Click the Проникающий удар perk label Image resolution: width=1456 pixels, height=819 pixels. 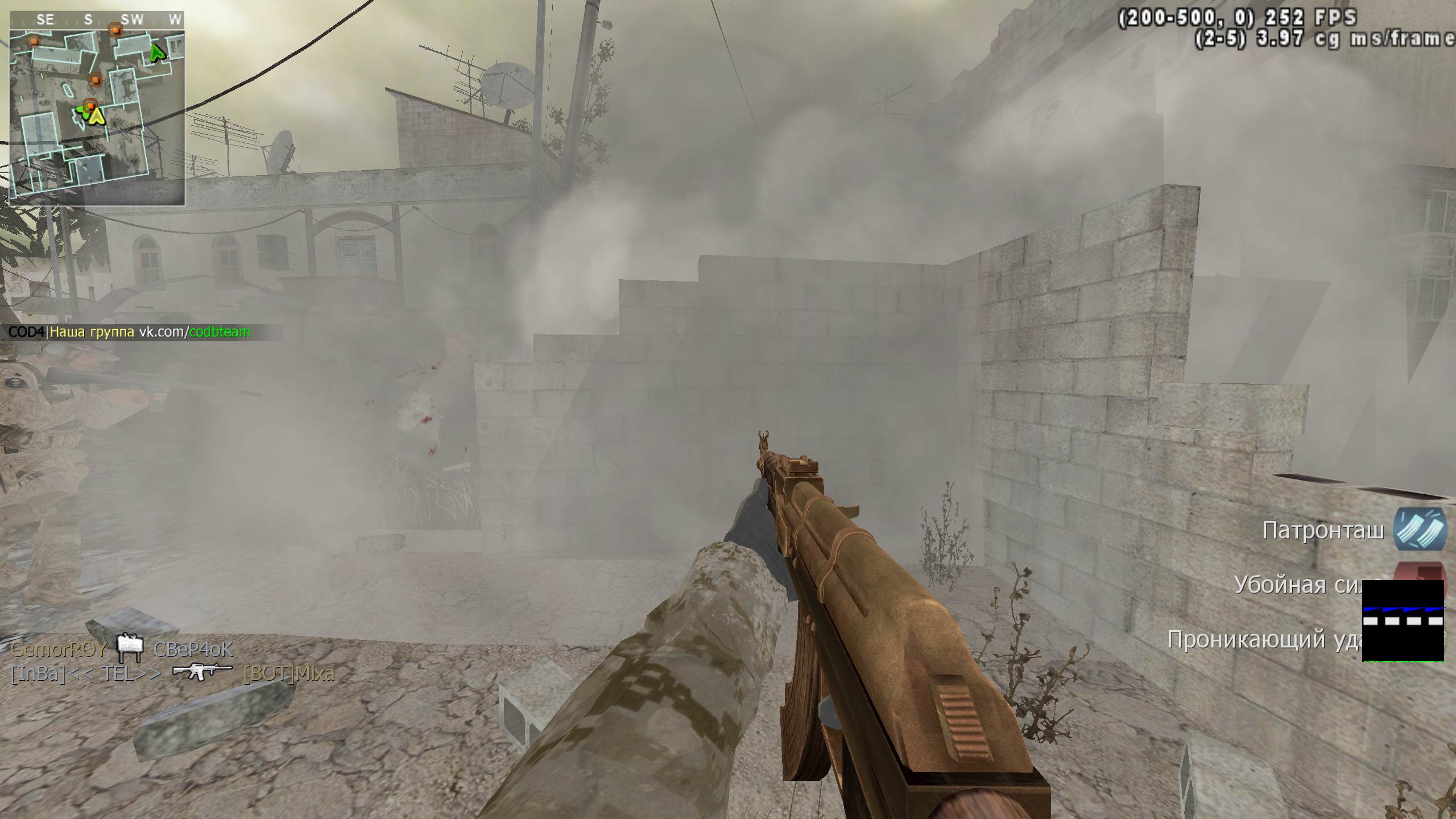pos(1264,639)
